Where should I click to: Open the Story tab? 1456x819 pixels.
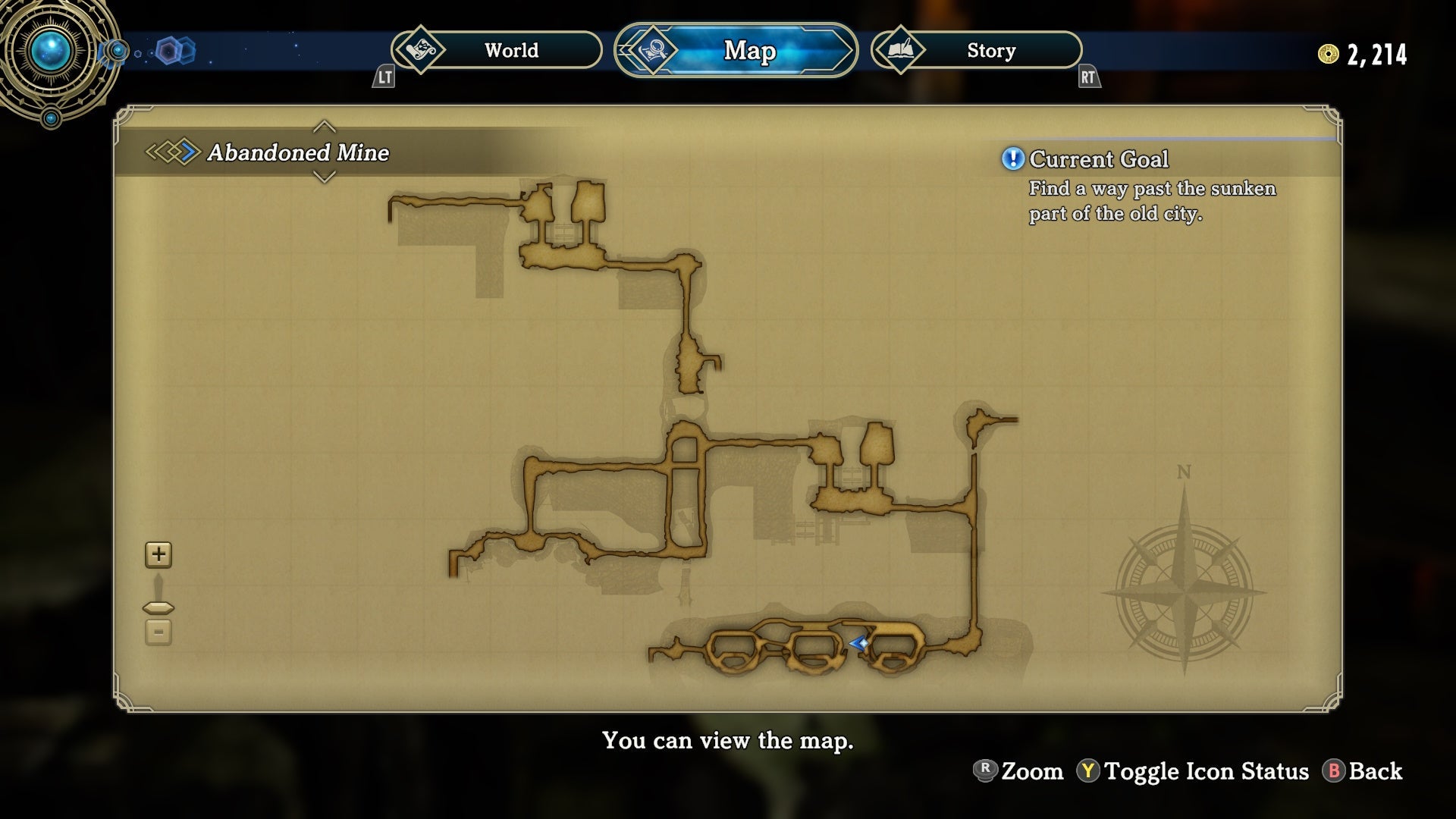977,51
